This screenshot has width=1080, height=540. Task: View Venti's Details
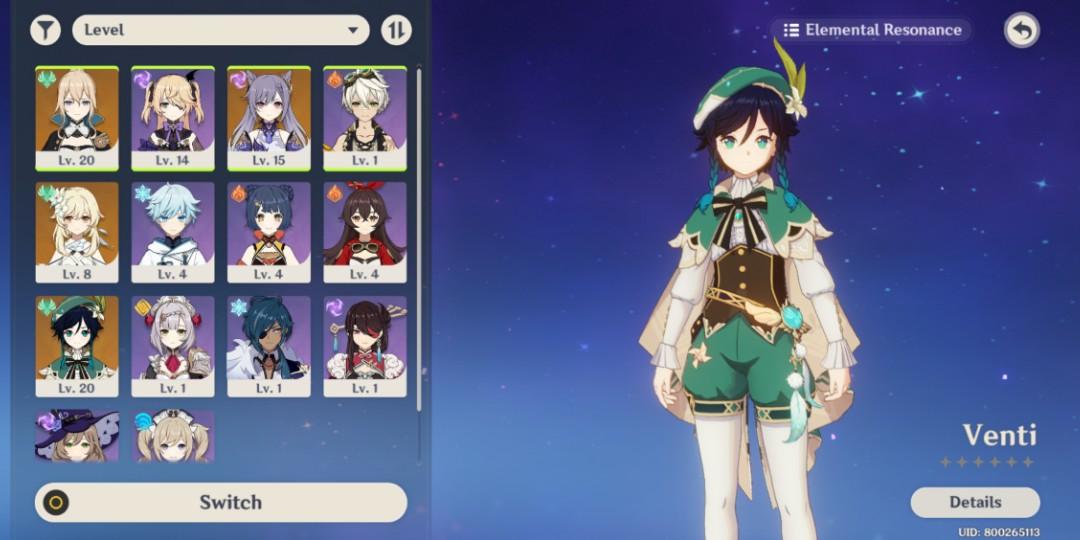point(975,502)
